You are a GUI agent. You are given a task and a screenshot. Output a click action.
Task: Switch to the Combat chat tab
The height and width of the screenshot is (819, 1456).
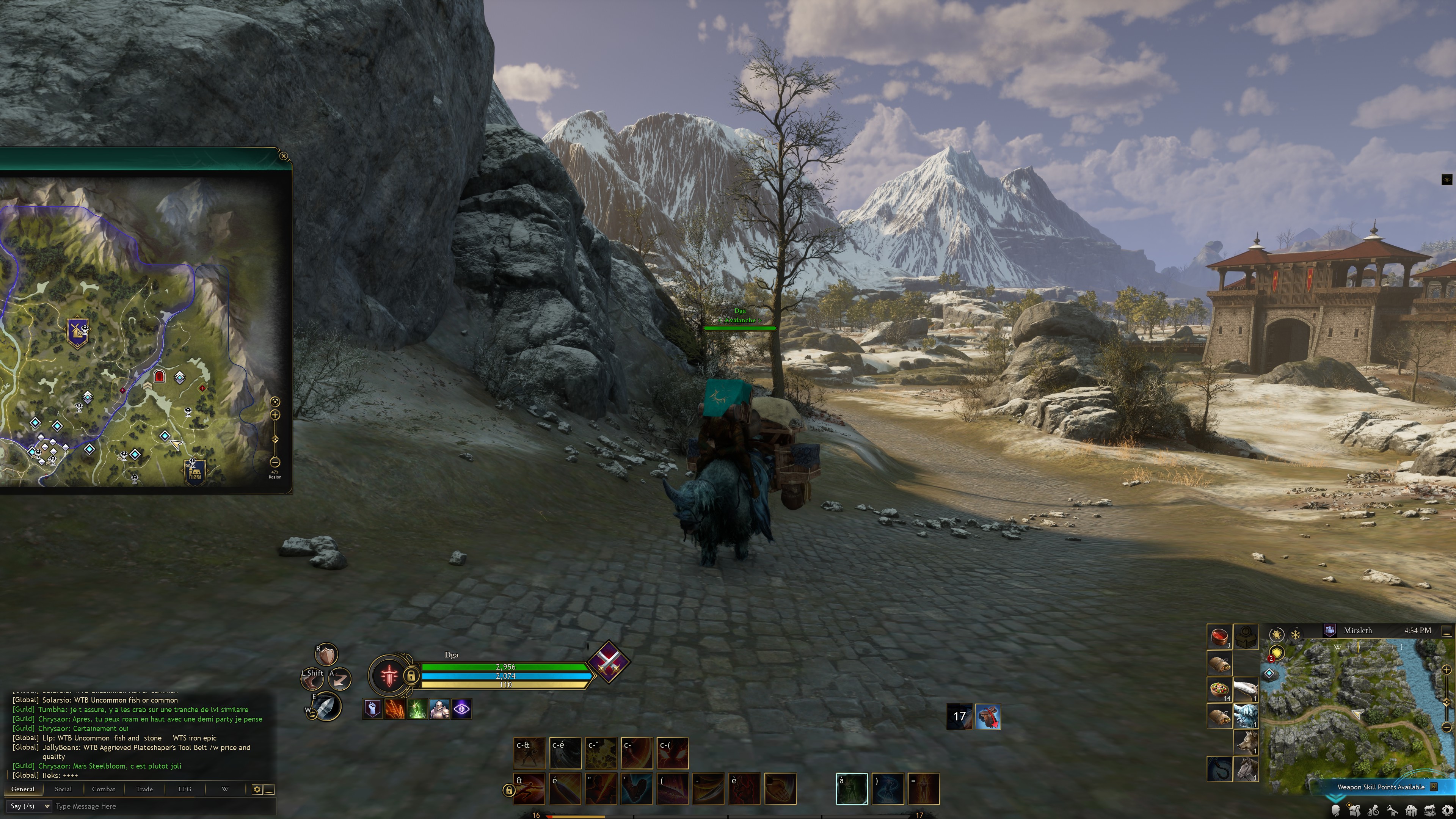click(104, 789)
